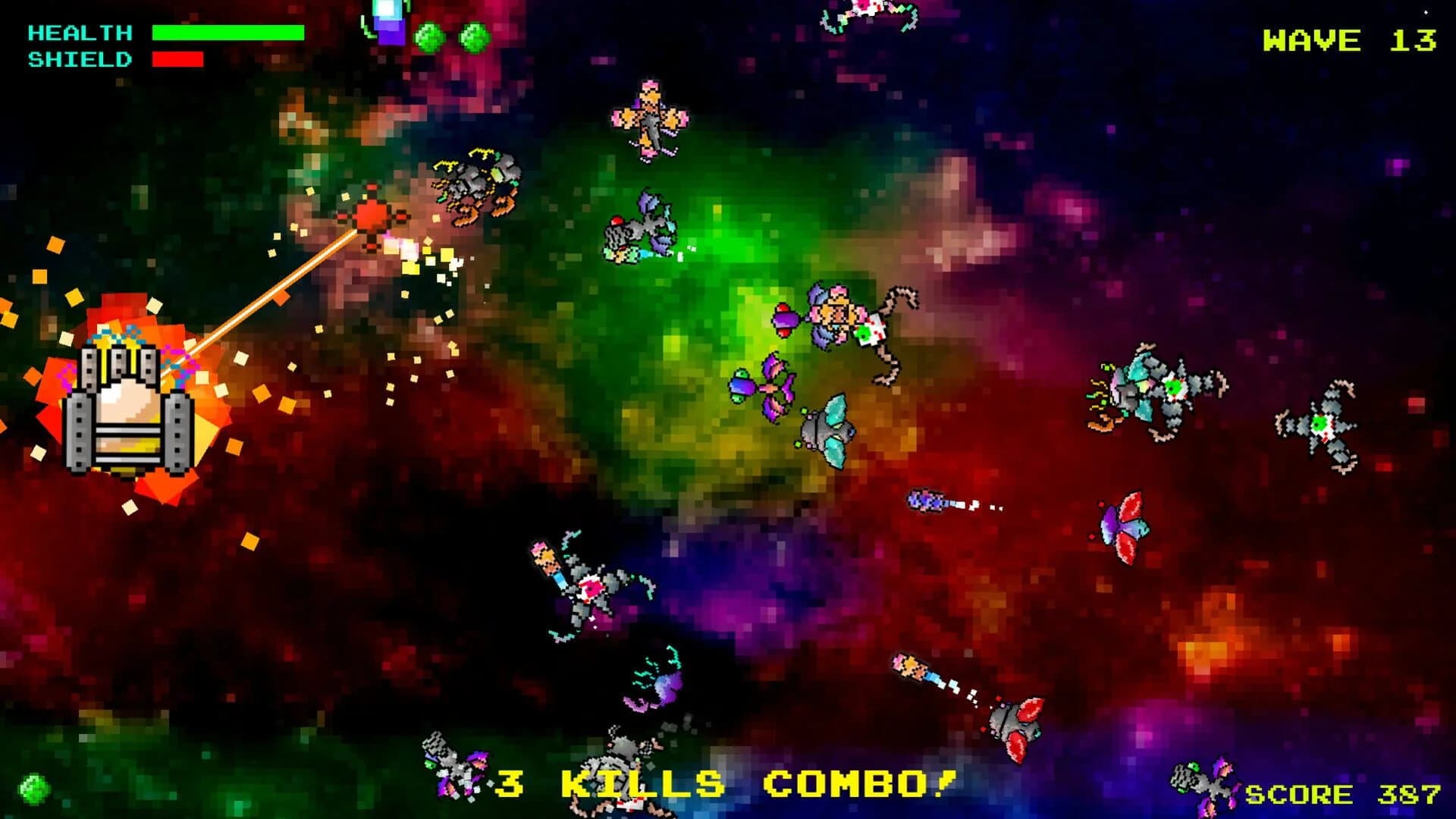Click the red shield bar

point(178,58)
